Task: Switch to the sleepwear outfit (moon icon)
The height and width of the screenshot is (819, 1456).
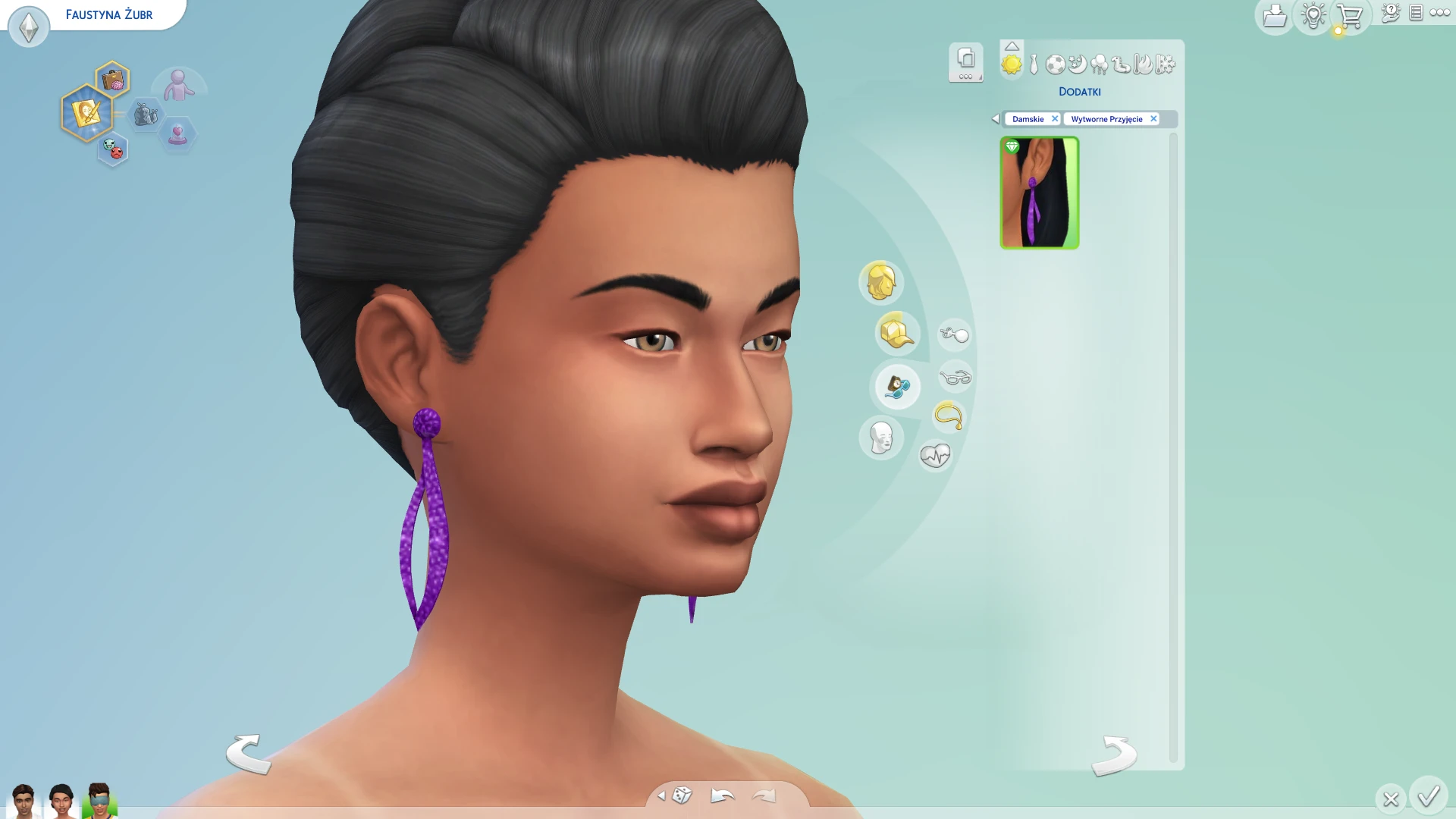Action: coord(1077,64)
